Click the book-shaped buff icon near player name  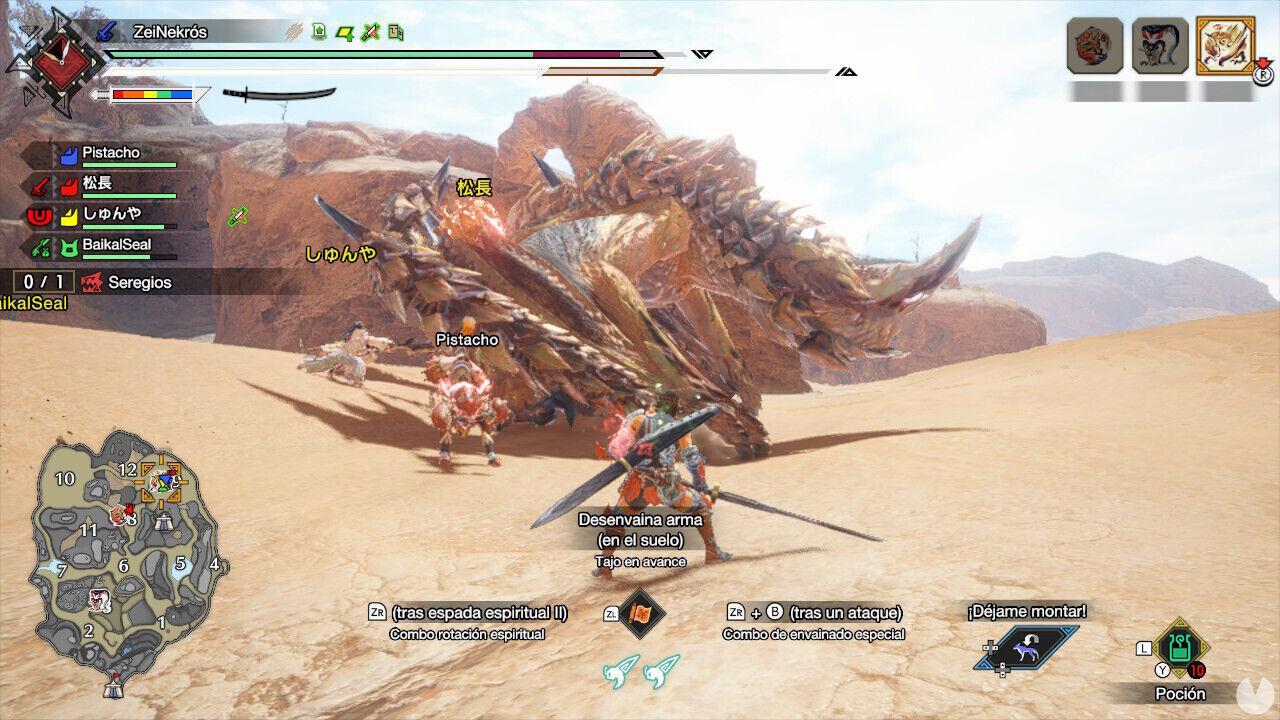pyautogui.click(x=396, y=33)
